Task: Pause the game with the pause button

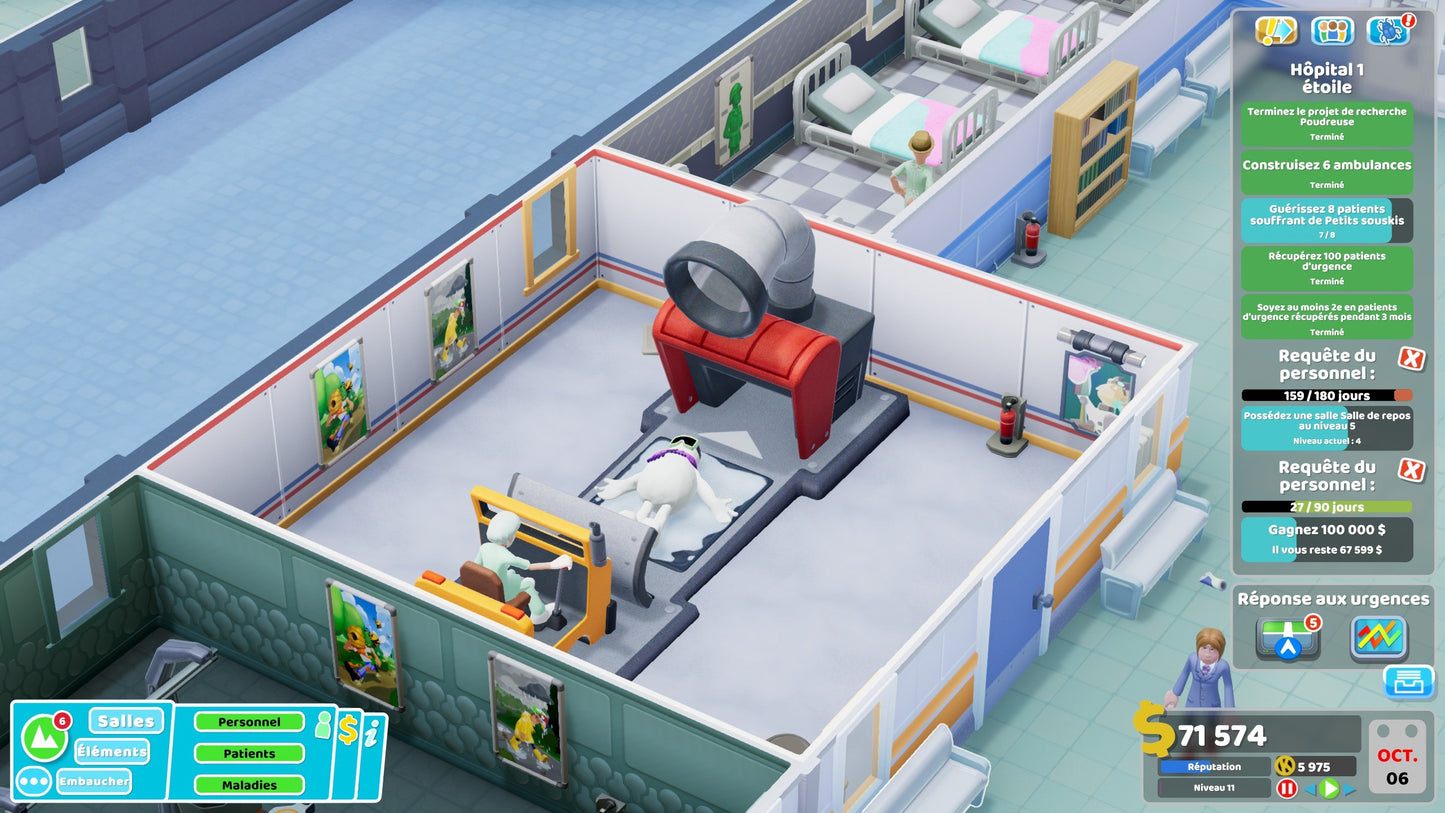Action: (1288, 789)
